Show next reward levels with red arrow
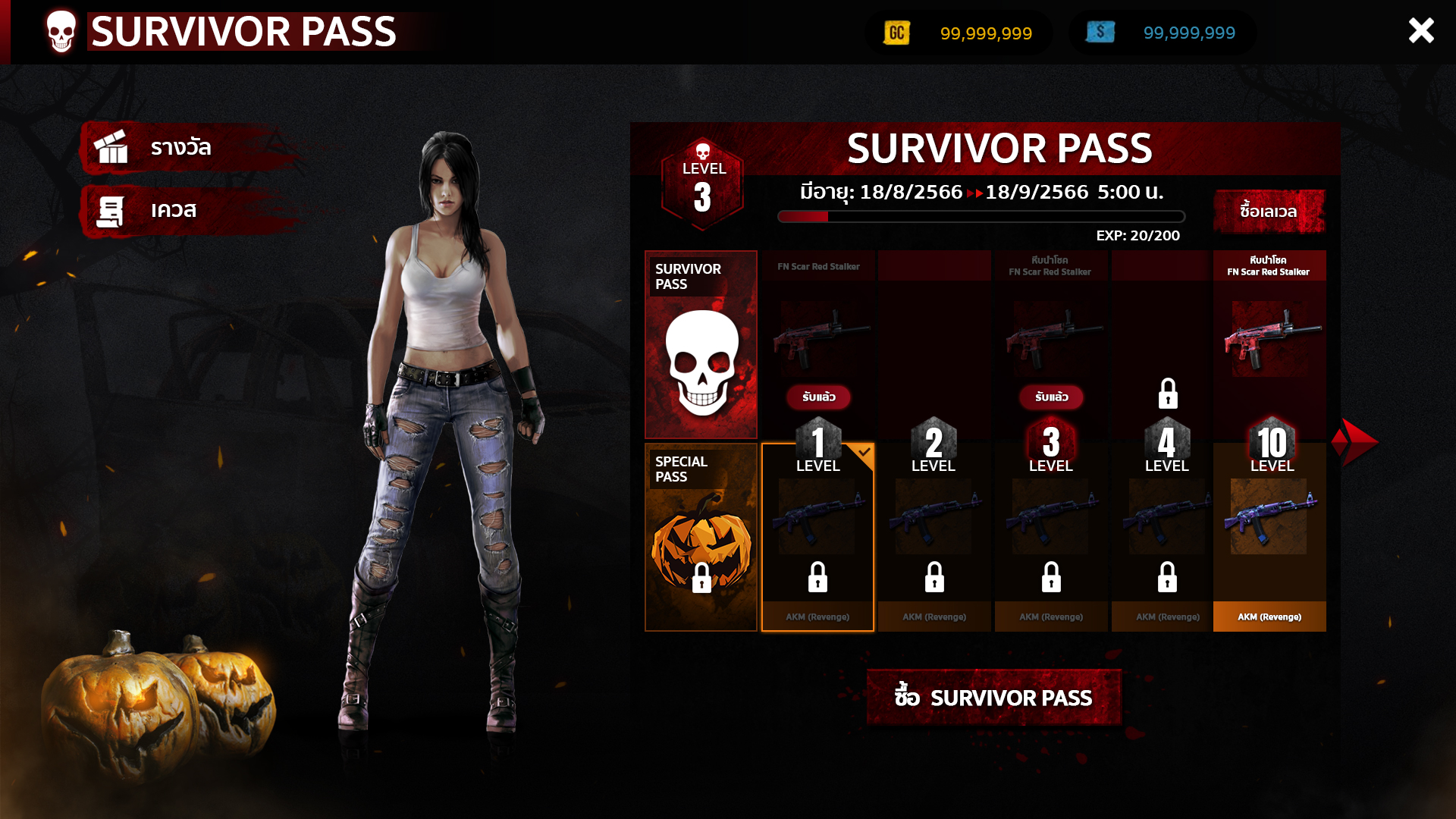This screenshot has height=819, width=1456. 1356,442
